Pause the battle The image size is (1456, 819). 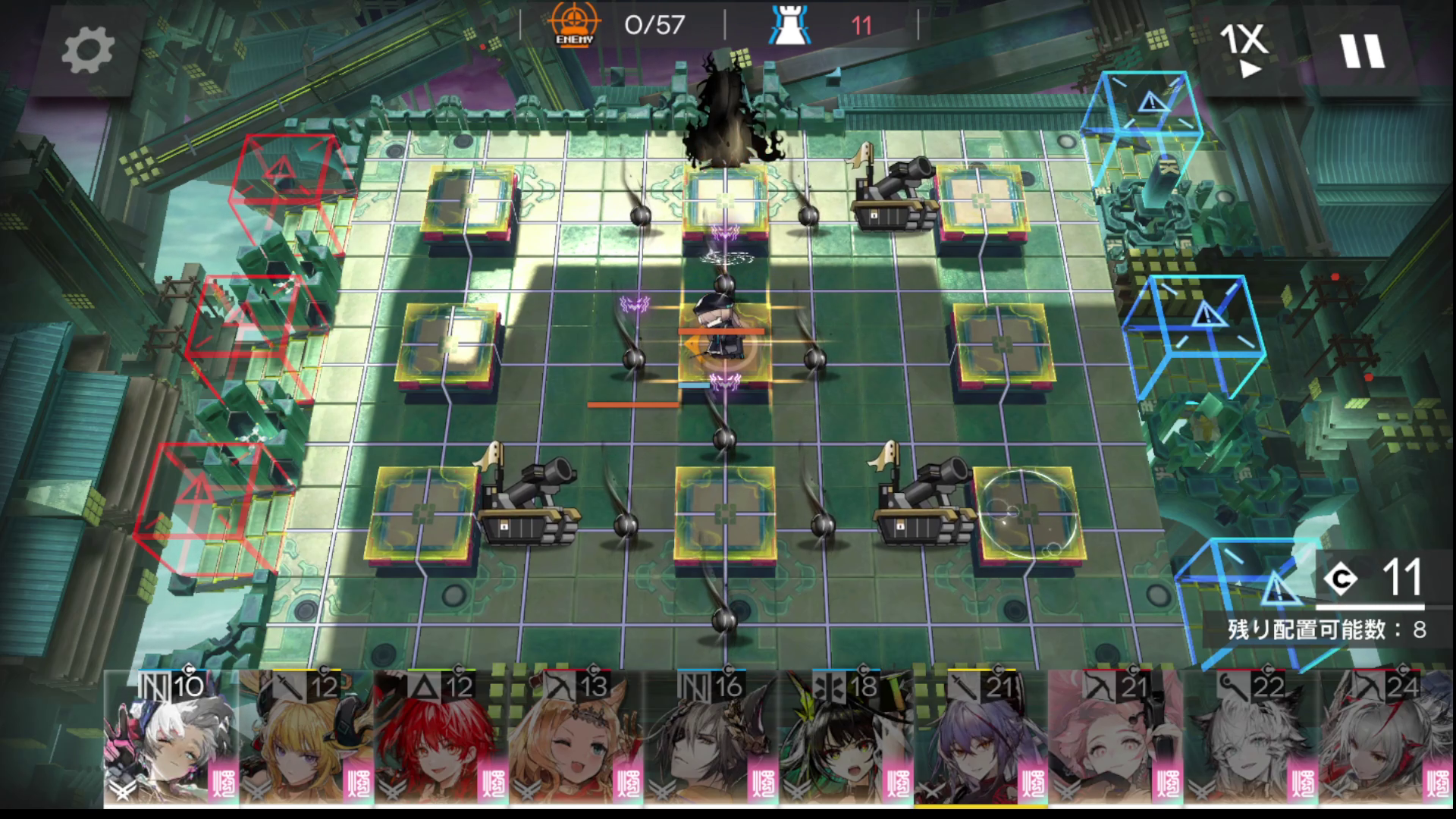tap(1362, 50)
